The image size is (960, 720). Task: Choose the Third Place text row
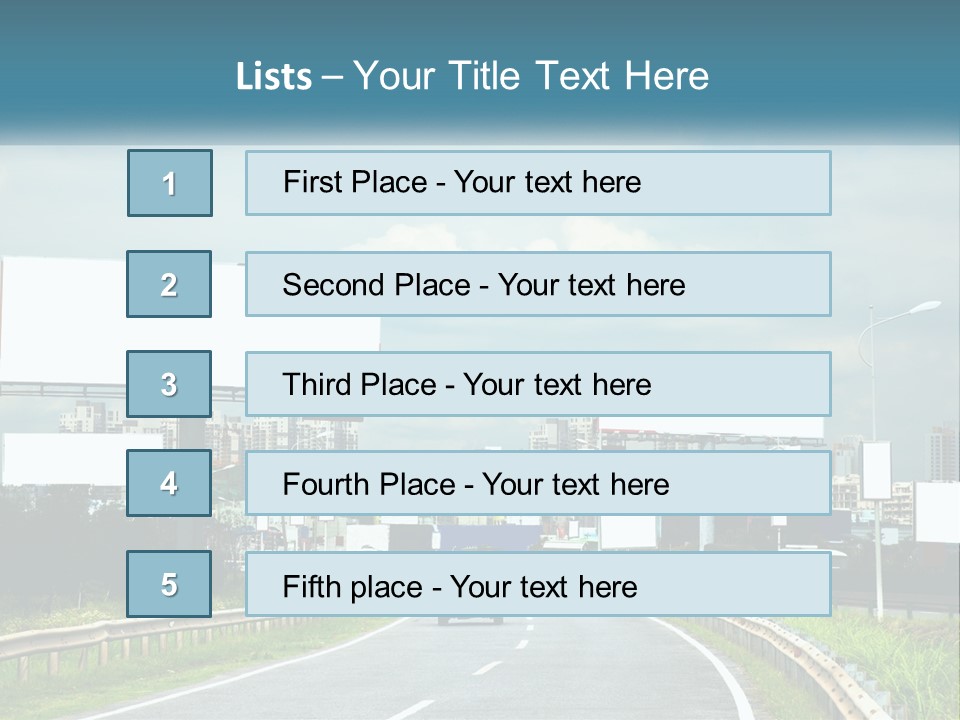(x=538, y=384)
